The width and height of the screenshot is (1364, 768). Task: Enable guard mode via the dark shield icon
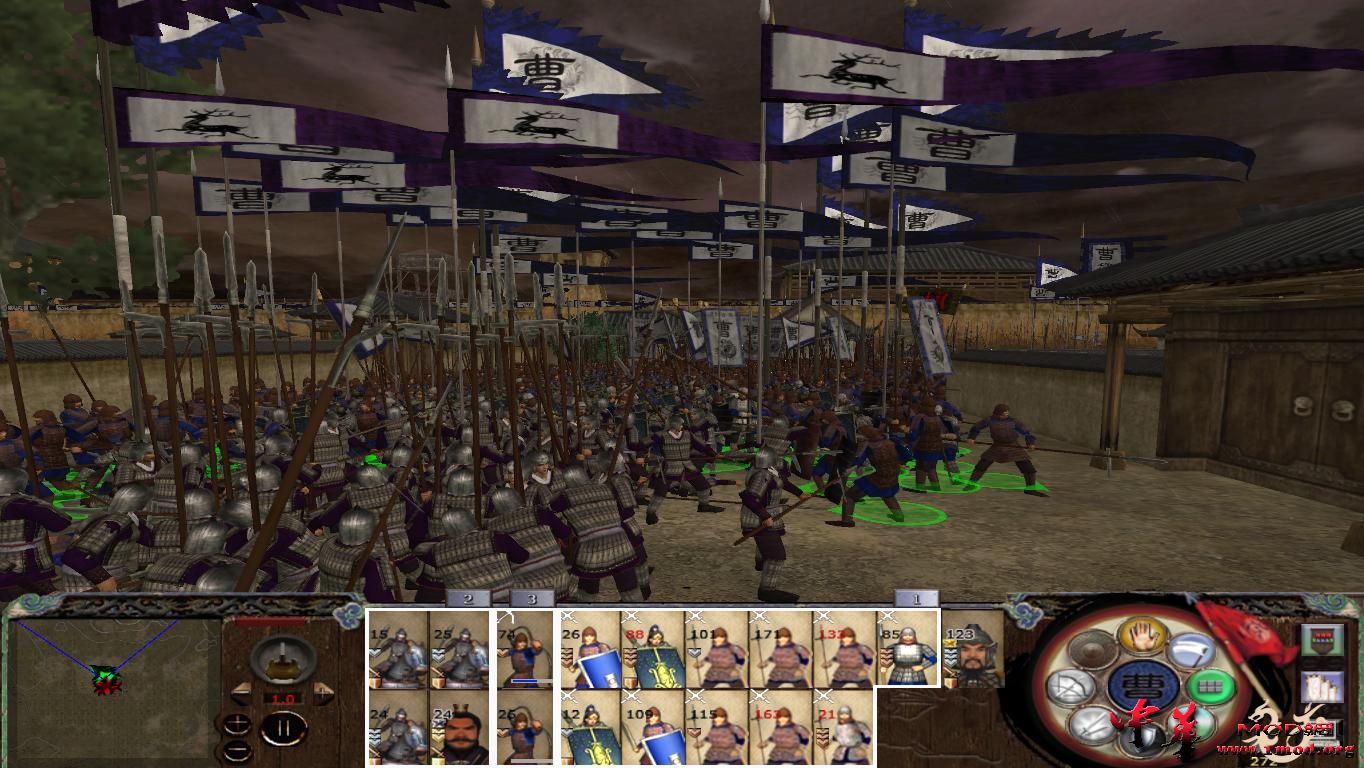(1141, 740)
